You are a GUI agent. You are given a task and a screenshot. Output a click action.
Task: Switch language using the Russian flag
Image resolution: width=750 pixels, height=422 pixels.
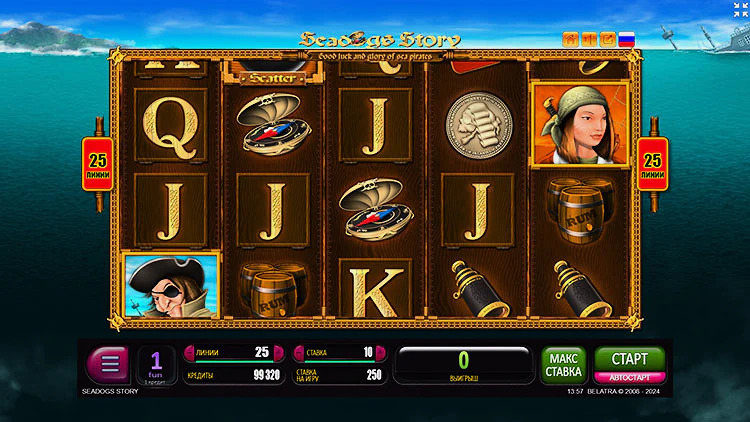pyautogui.click(x=627, y=39)
